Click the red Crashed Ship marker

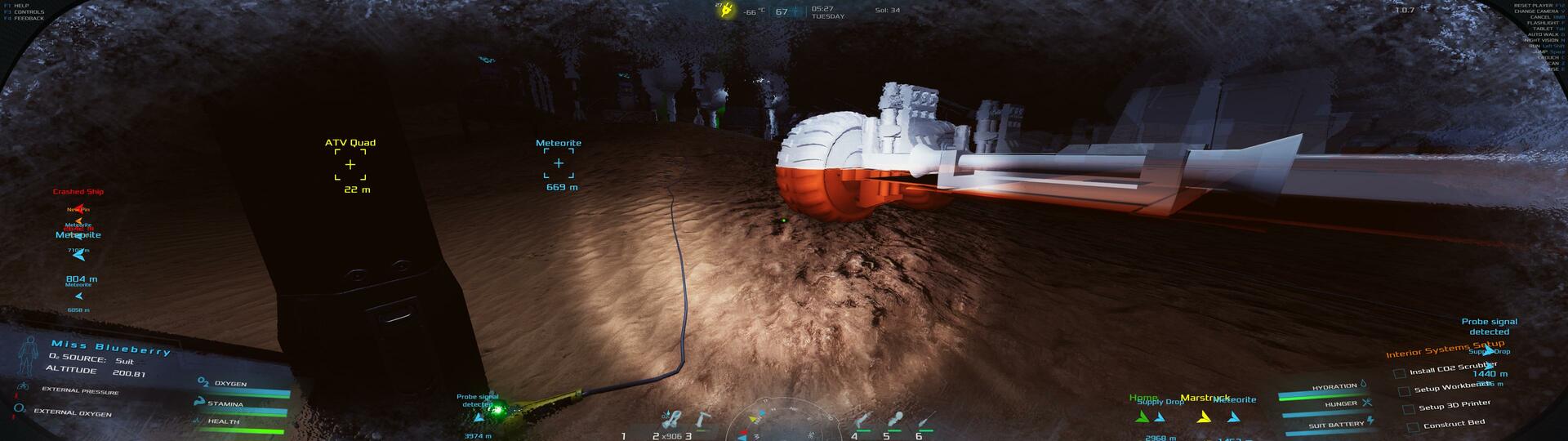[x=79, y=209]
